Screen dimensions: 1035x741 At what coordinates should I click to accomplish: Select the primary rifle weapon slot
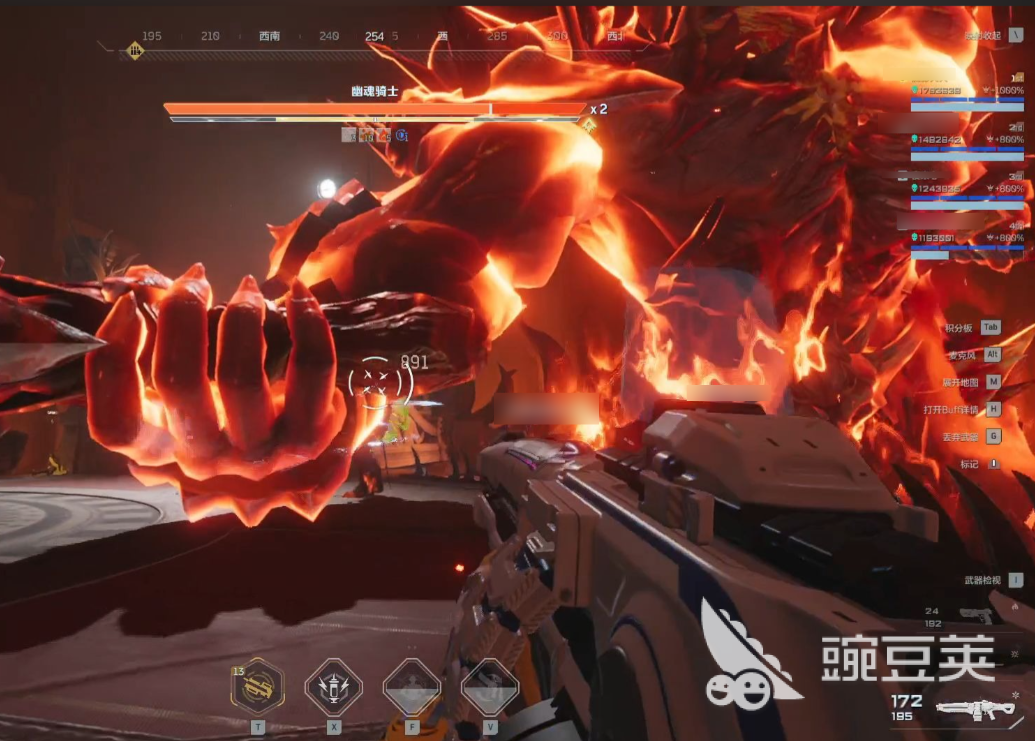pos(974,709)
